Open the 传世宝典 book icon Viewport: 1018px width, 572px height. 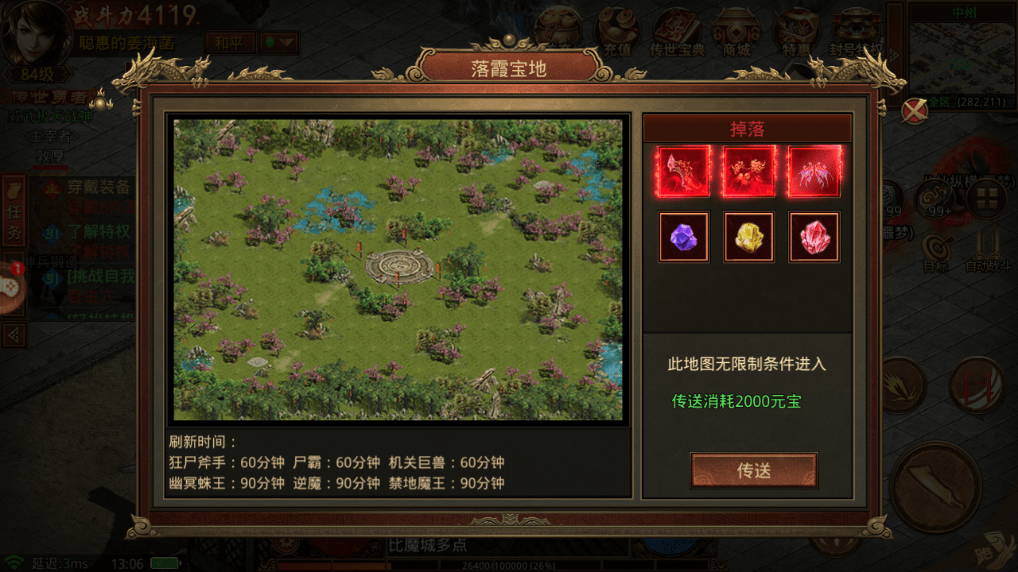pos(678,32)
